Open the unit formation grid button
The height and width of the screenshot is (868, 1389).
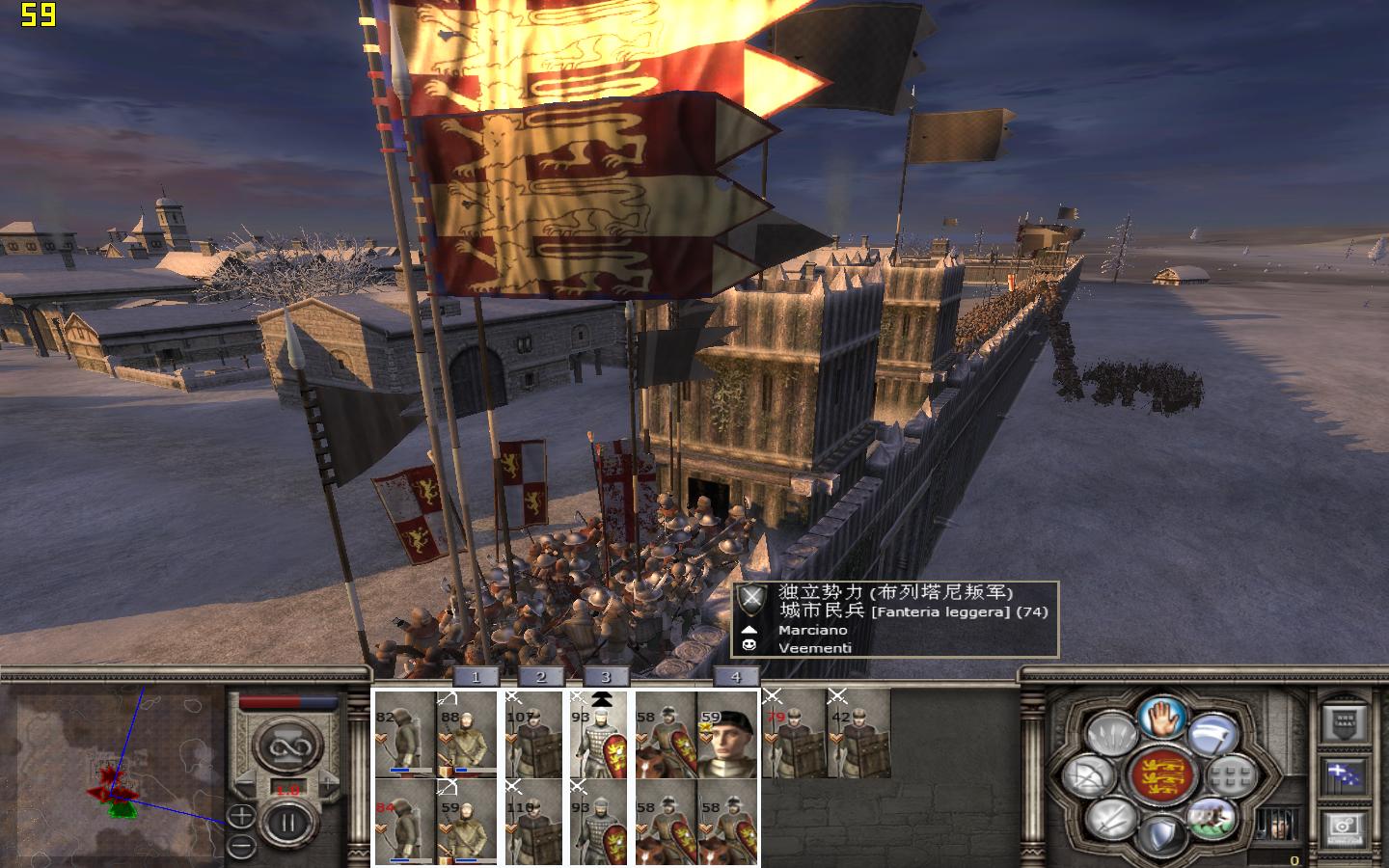pos(1230,775)
